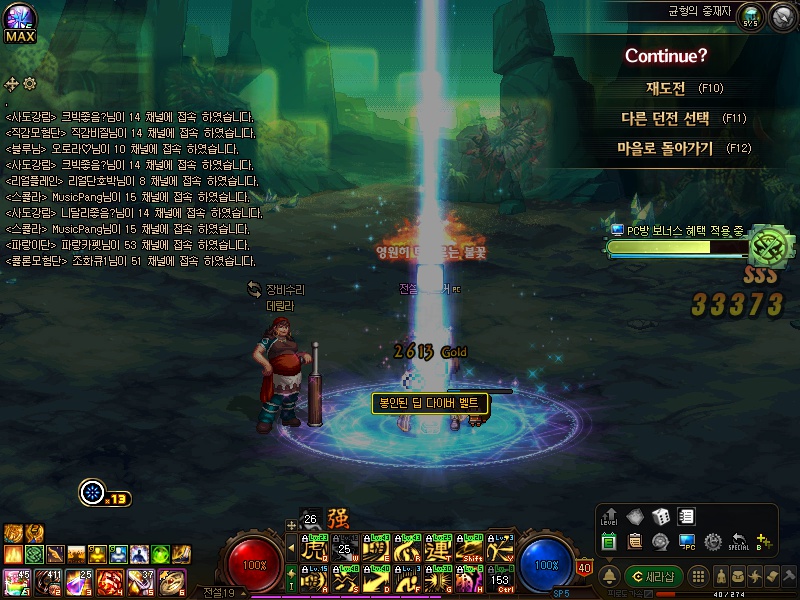The width and height of the screenshot is (800, 600).
Task: Open the gear settings icon
Action: pos(713,542)
